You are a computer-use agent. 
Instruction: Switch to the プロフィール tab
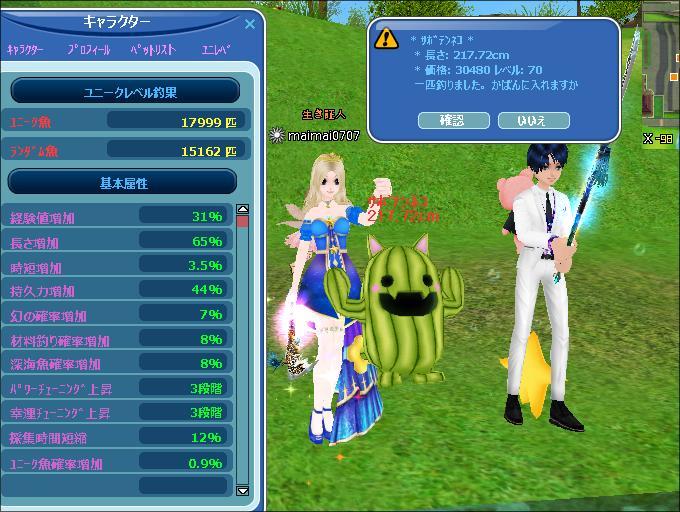pos(90,49)
